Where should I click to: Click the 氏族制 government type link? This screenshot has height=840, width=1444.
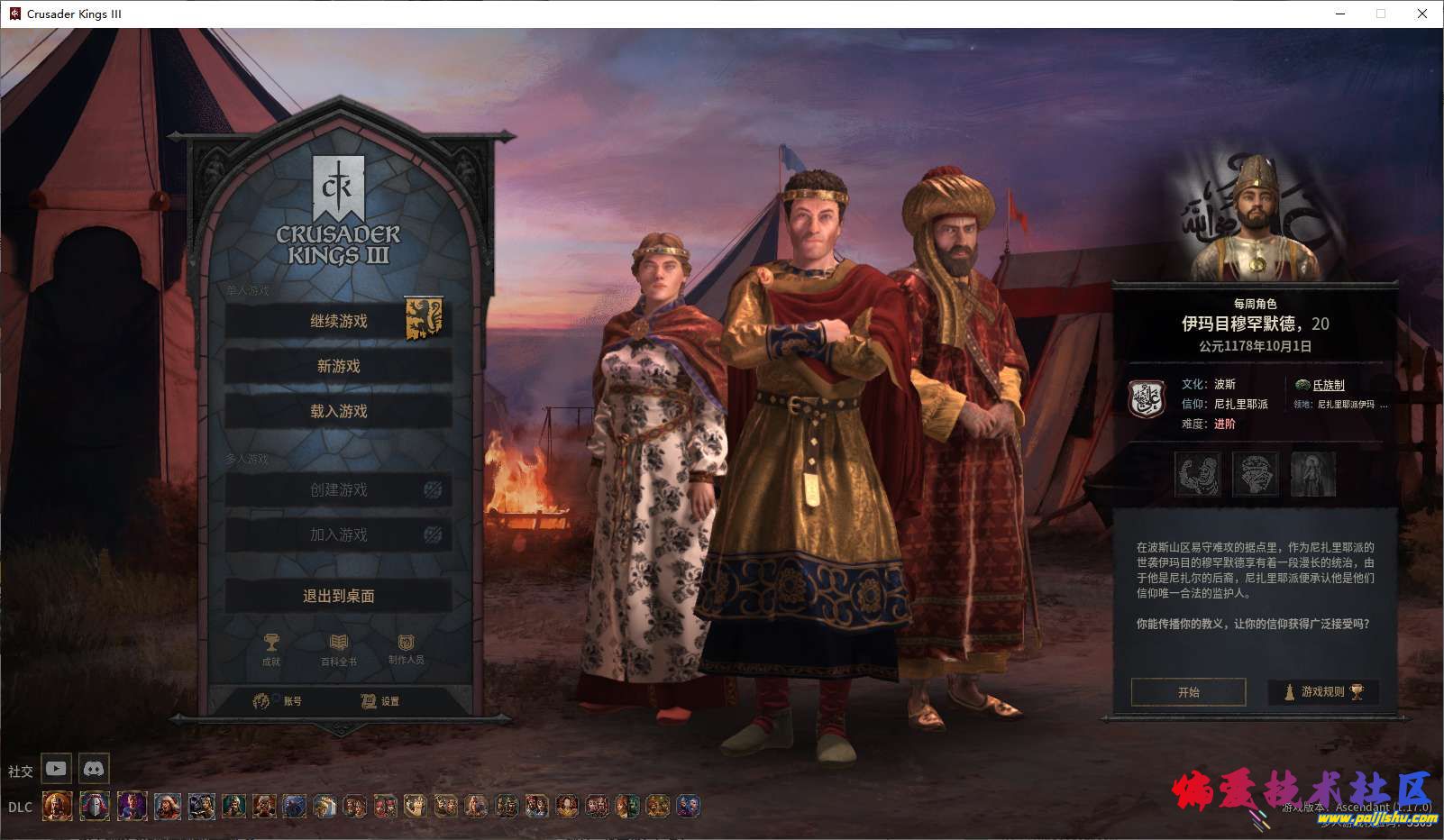[x=1328, y=385]
